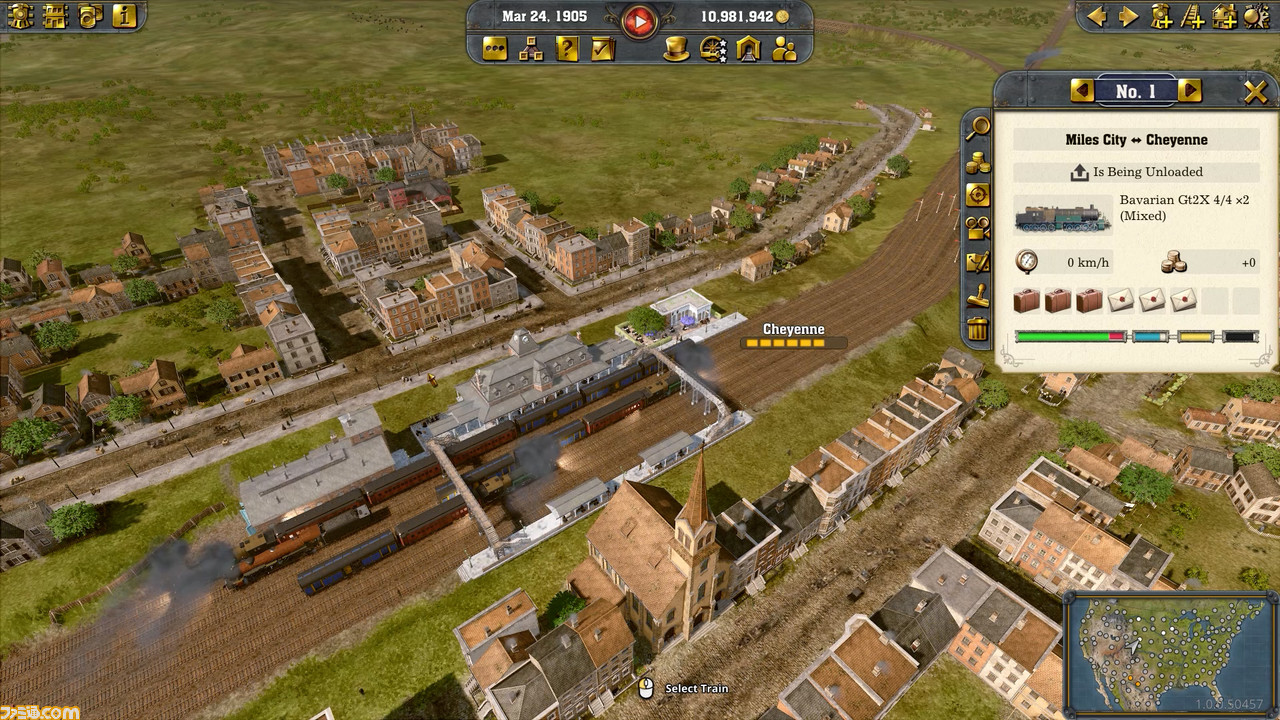The width and height of the screenshot is (1280, 720).
Task: Open the yellow info button
Action: 124,15
